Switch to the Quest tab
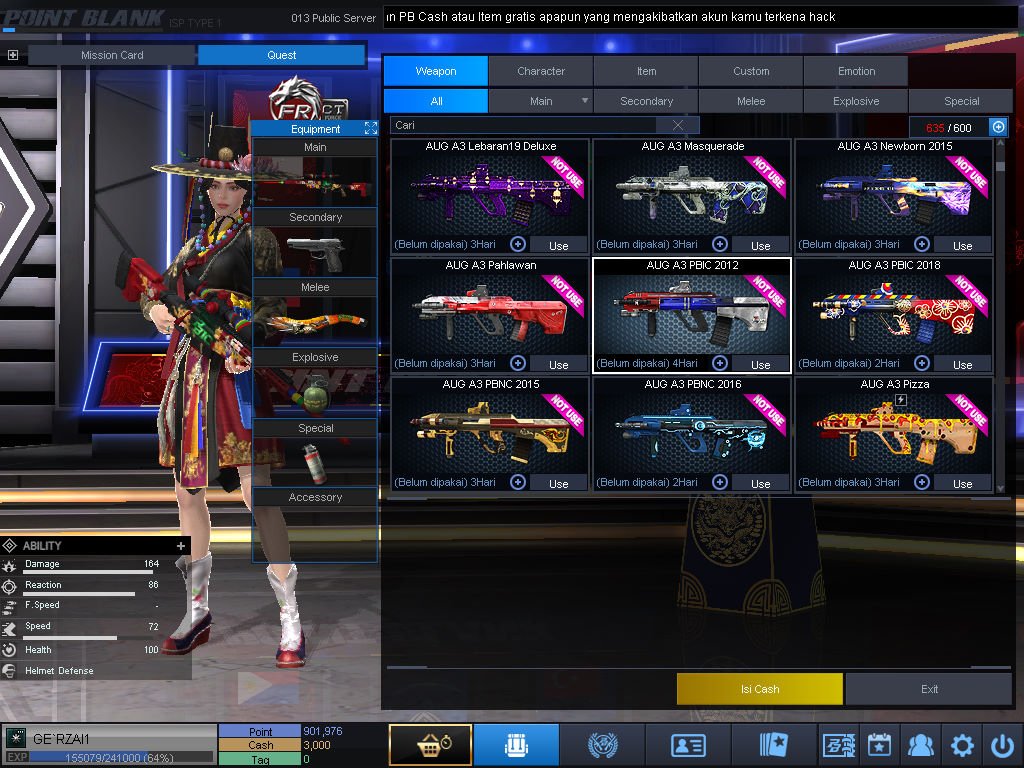1024x768 pixels. [x=281, y=55]
